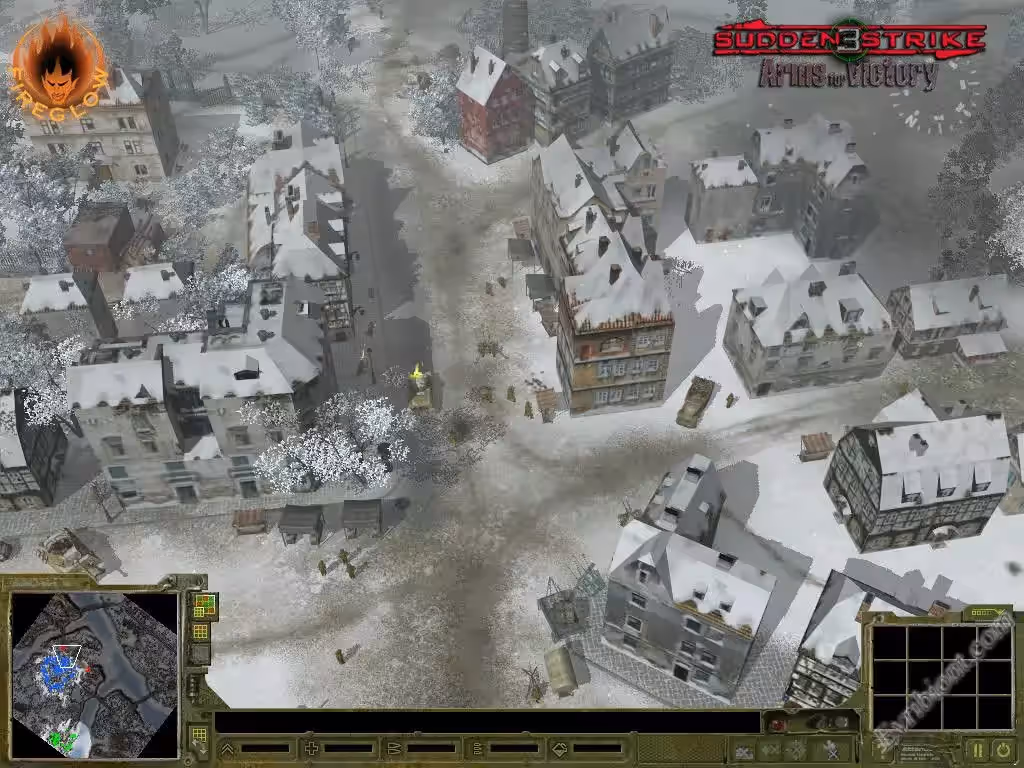The width and height of the screenshot is (1024, 768).
Task: Click the bullets ammunition icon
Action: tap(394, 748)
